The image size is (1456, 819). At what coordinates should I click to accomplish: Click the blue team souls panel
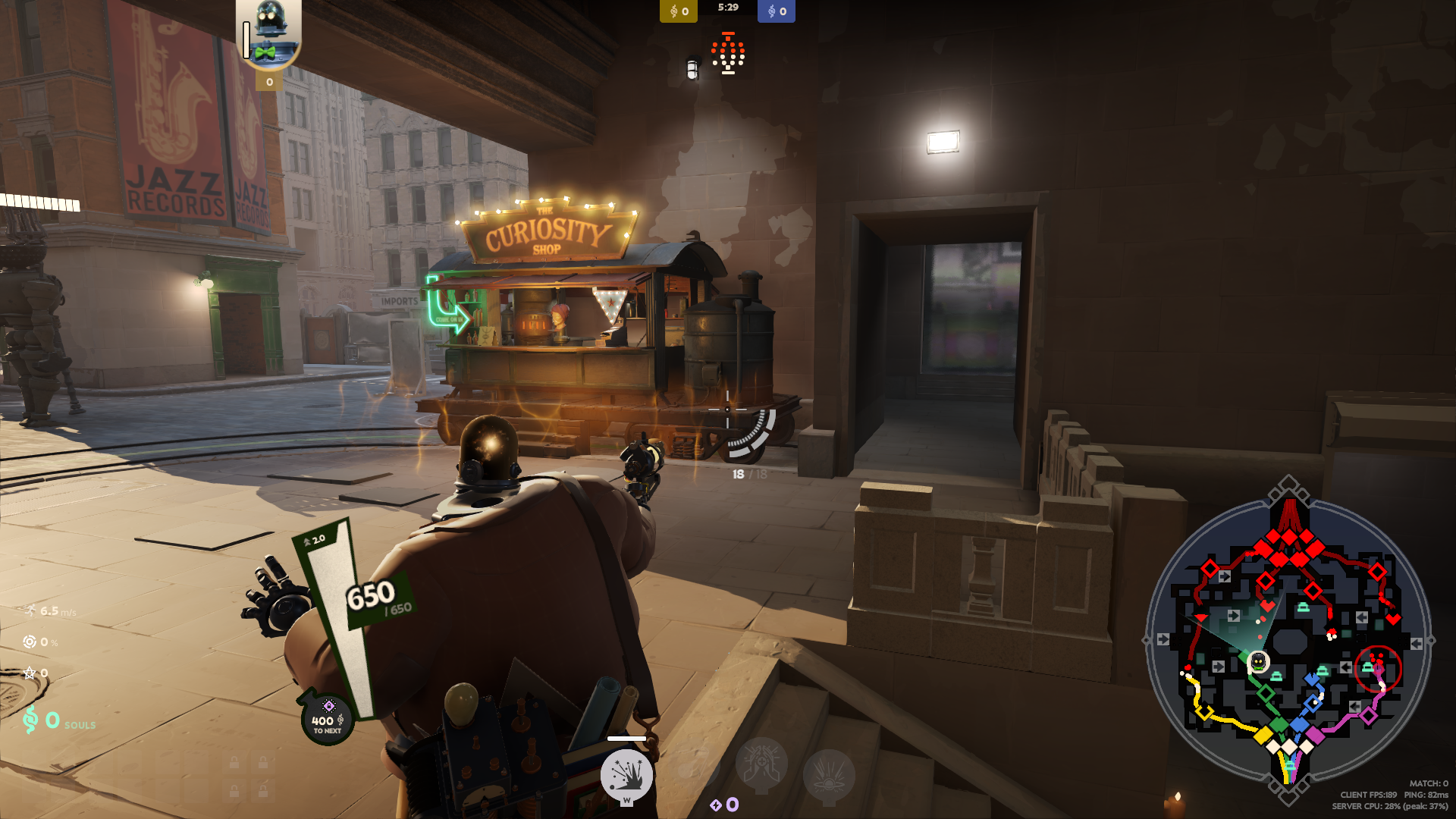(x=777, y=11)
